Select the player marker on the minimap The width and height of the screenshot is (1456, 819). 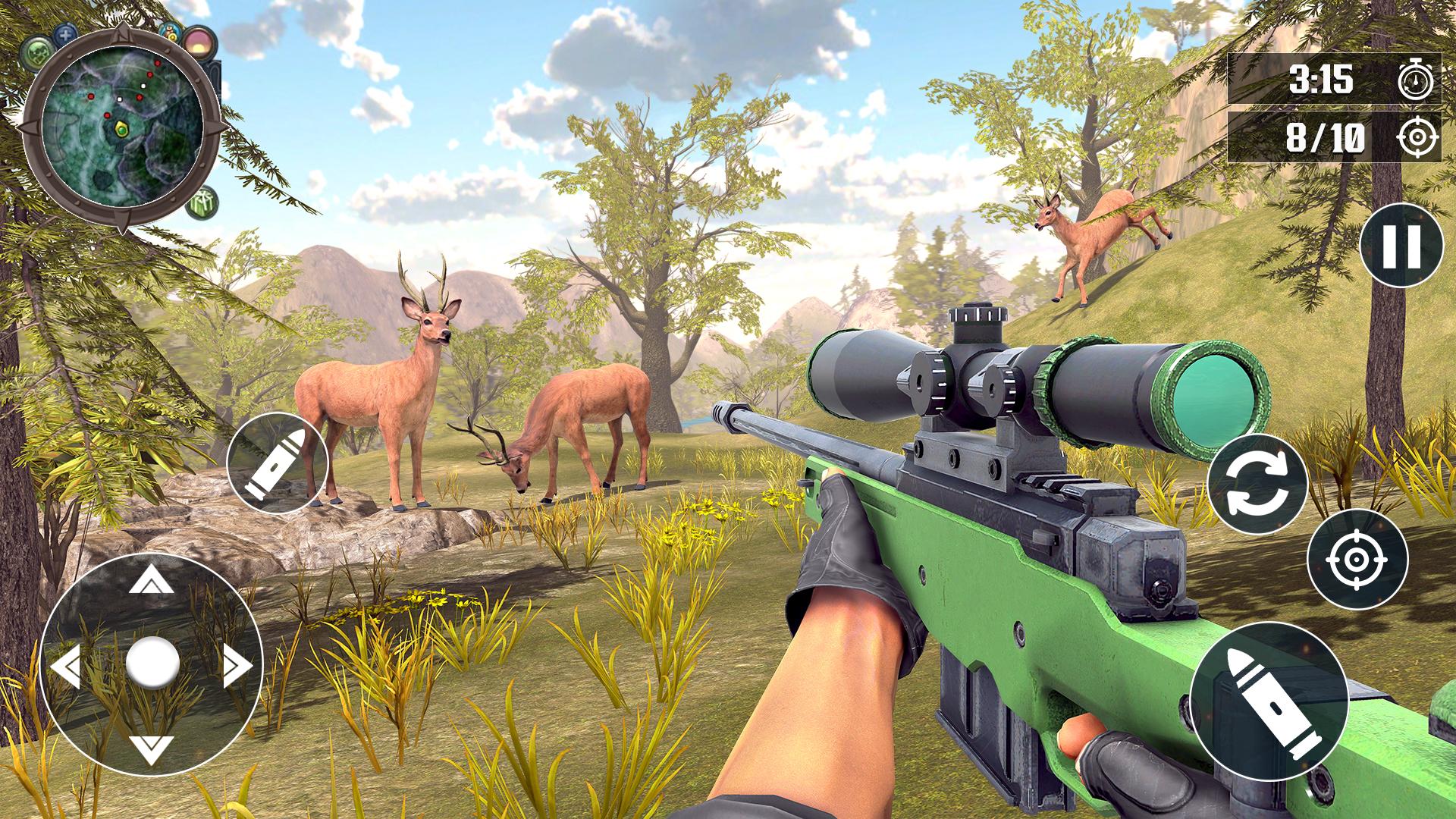[x=121, y=130]
